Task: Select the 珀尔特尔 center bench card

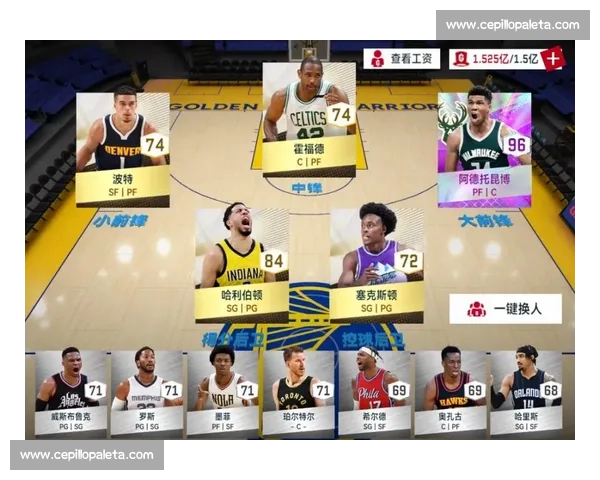Action: tap(298, 392)
